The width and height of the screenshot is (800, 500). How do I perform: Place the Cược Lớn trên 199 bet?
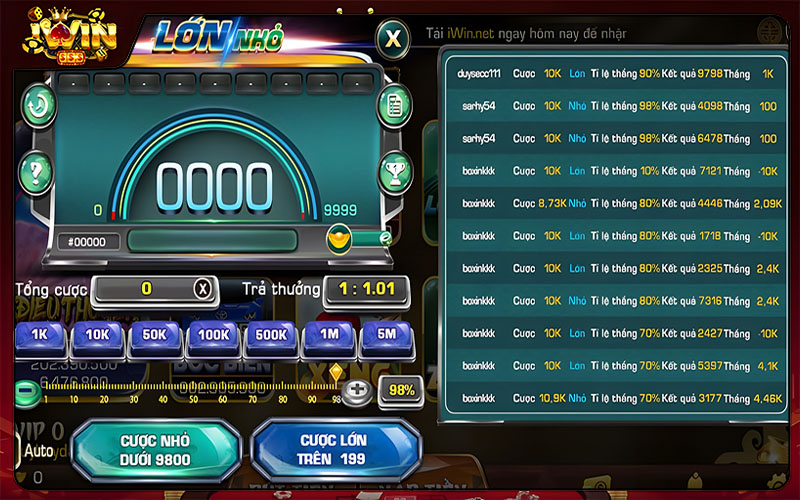(x=333, y=450)
